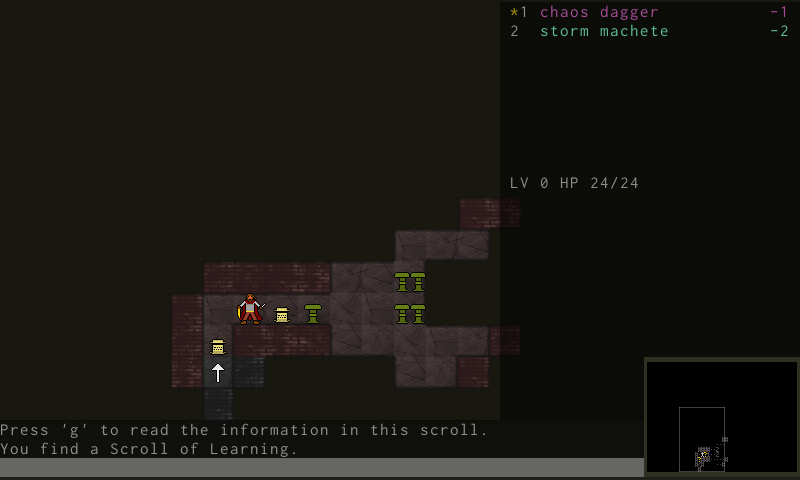Choose the storm machete from inventory
The image size is (800, 480).
[x=604, y=31]
